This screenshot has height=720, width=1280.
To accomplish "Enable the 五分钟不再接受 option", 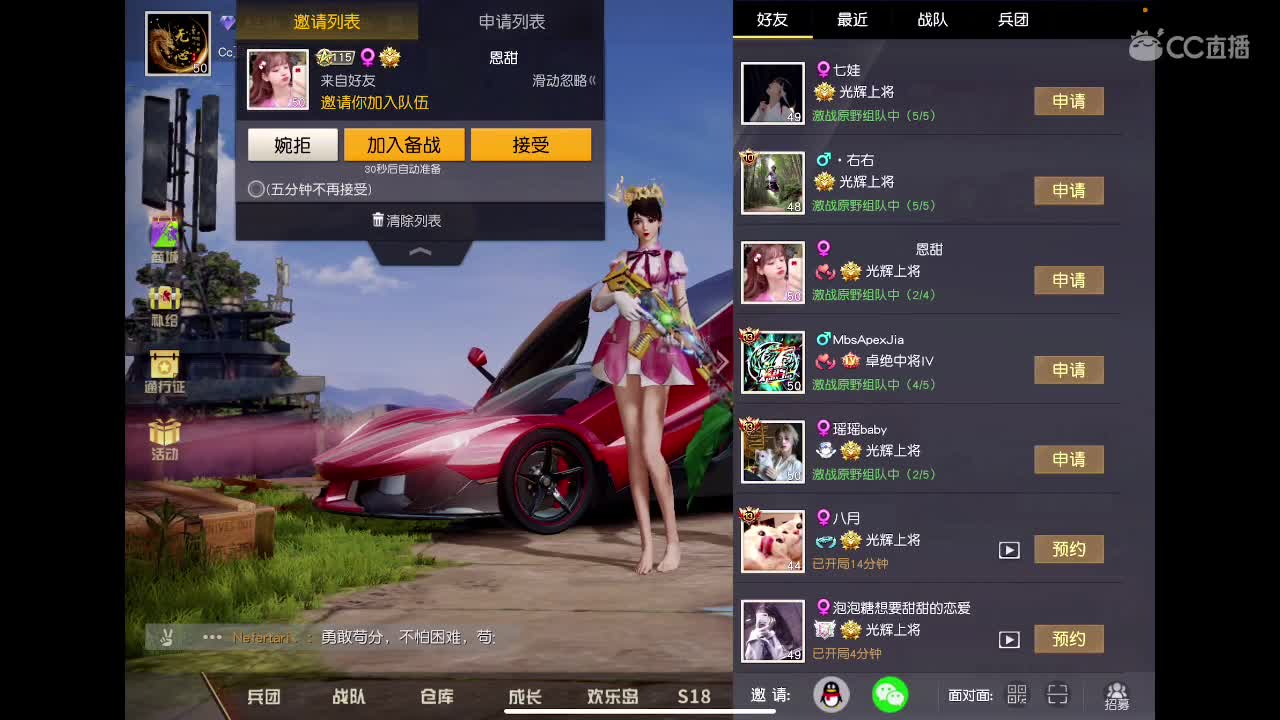I will 255,188.
